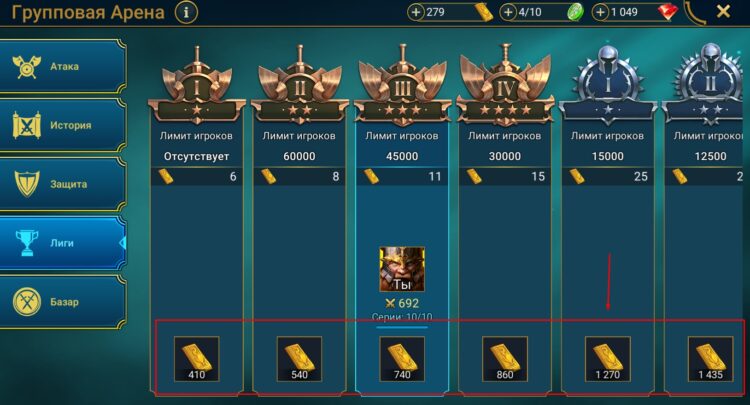This screenshot has width=750, height=405.
Task: Select the gold bar reward showing 540
Action: coord(299,359)
